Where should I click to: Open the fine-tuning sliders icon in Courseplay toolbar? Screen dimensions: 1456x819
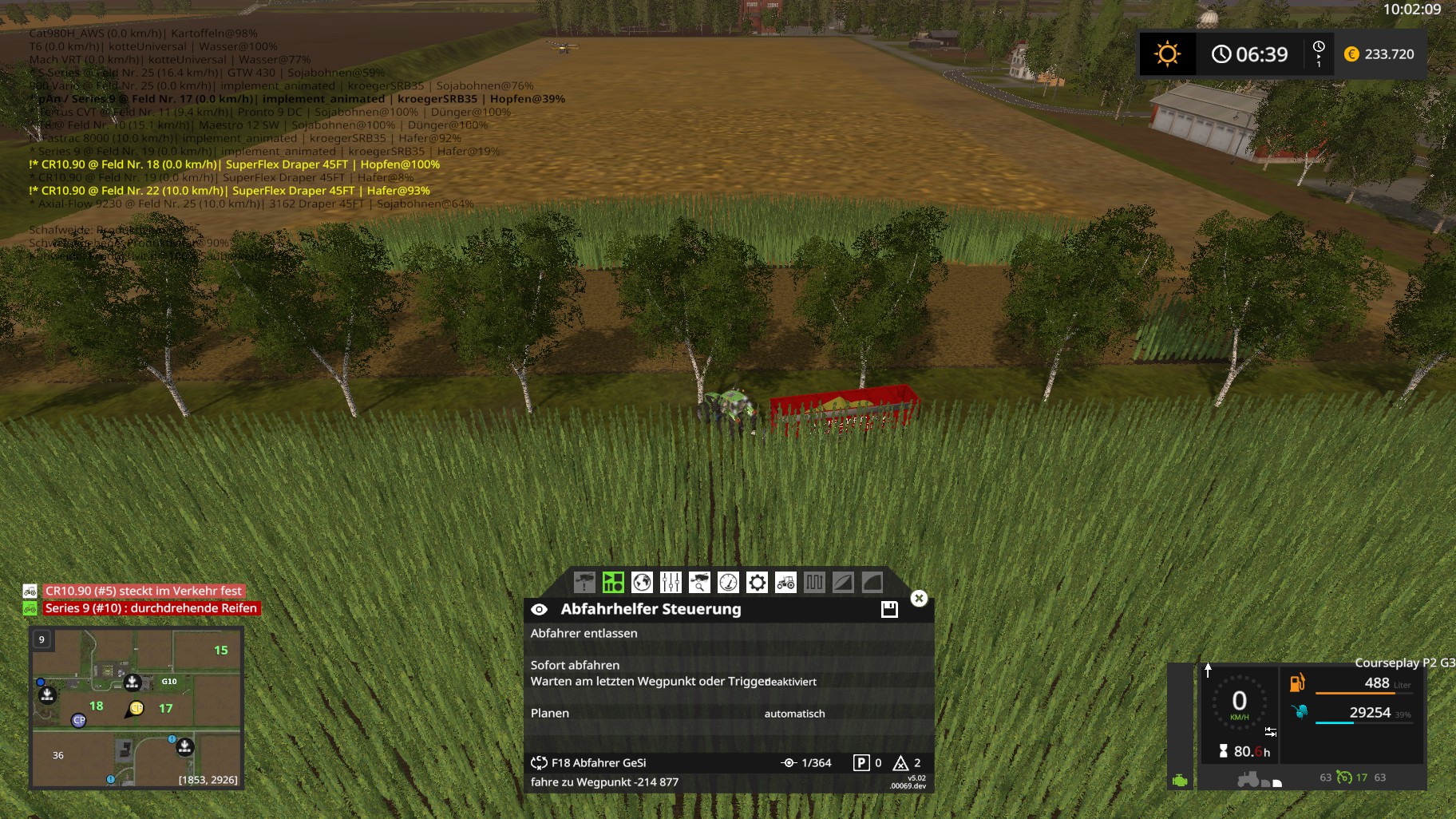pos(670,583)
